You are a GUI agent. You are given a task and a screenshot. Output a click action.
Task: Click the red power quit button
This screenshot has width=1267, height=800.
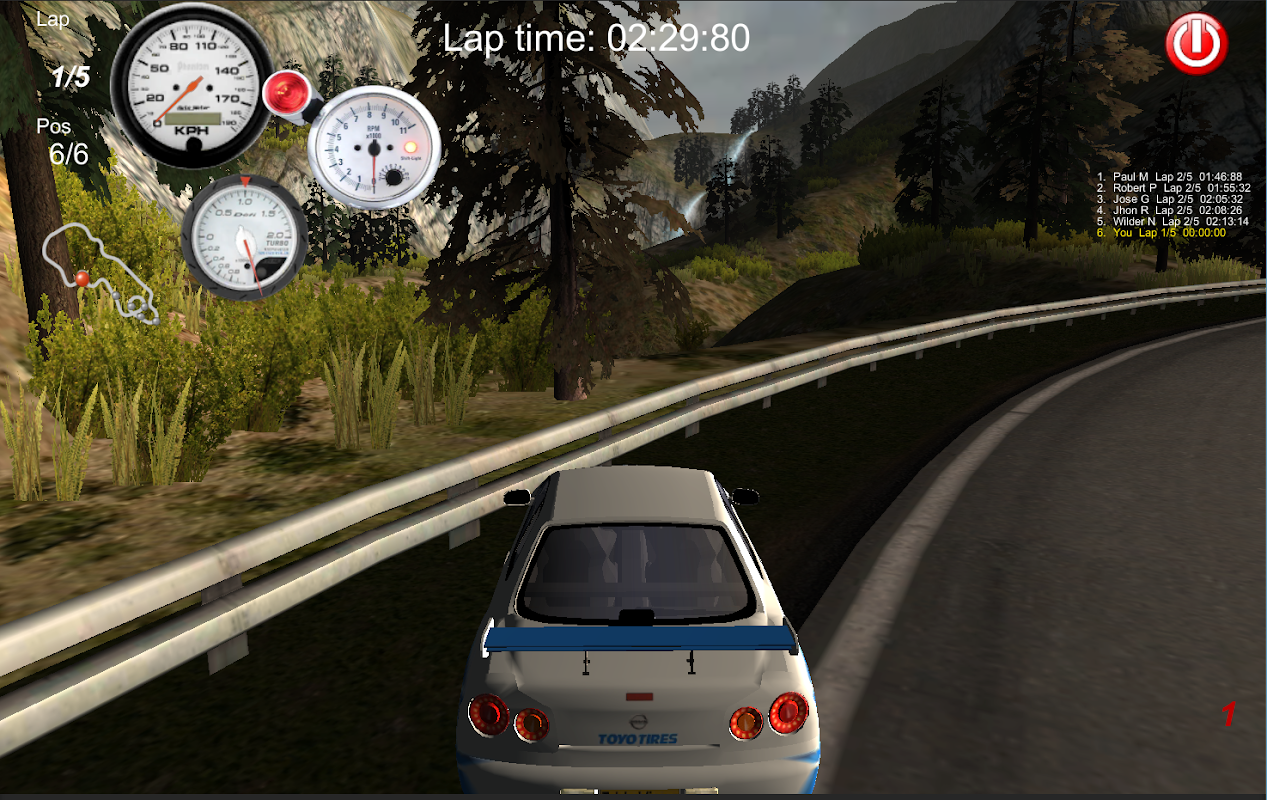[x=1196, y=43]
